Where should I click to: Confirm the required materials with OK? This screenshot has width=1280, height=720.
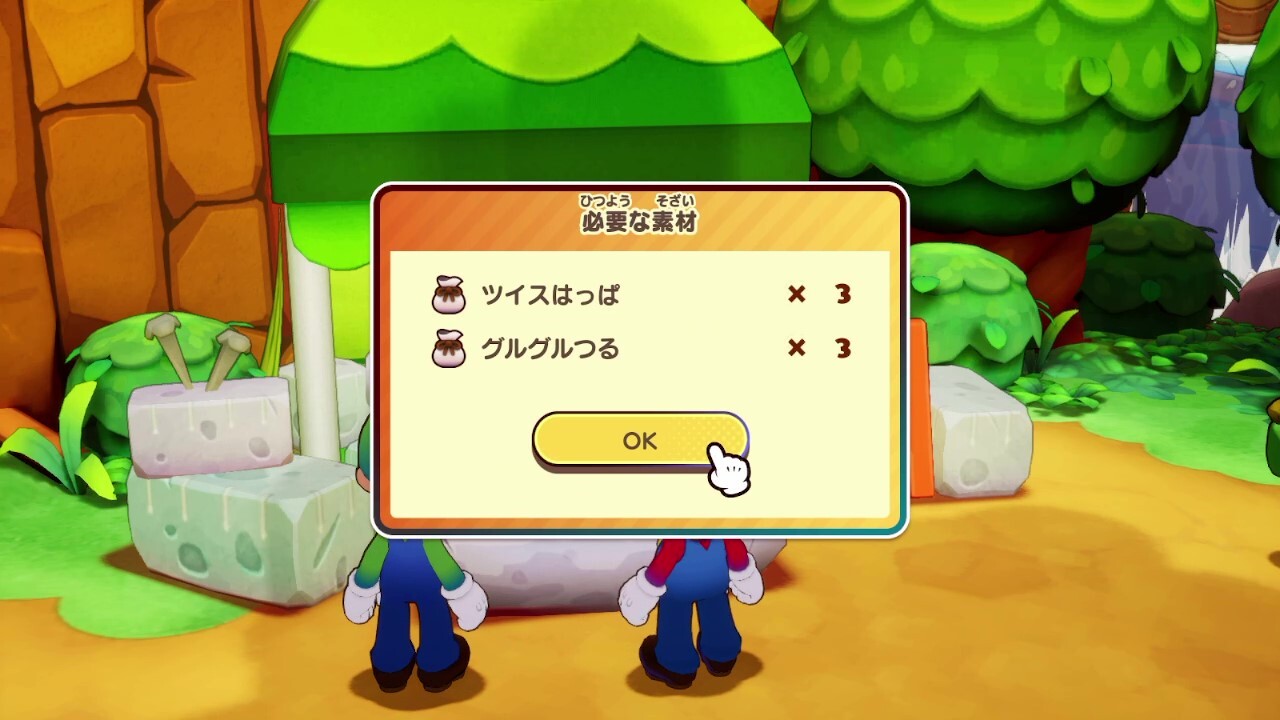point(640,438)
